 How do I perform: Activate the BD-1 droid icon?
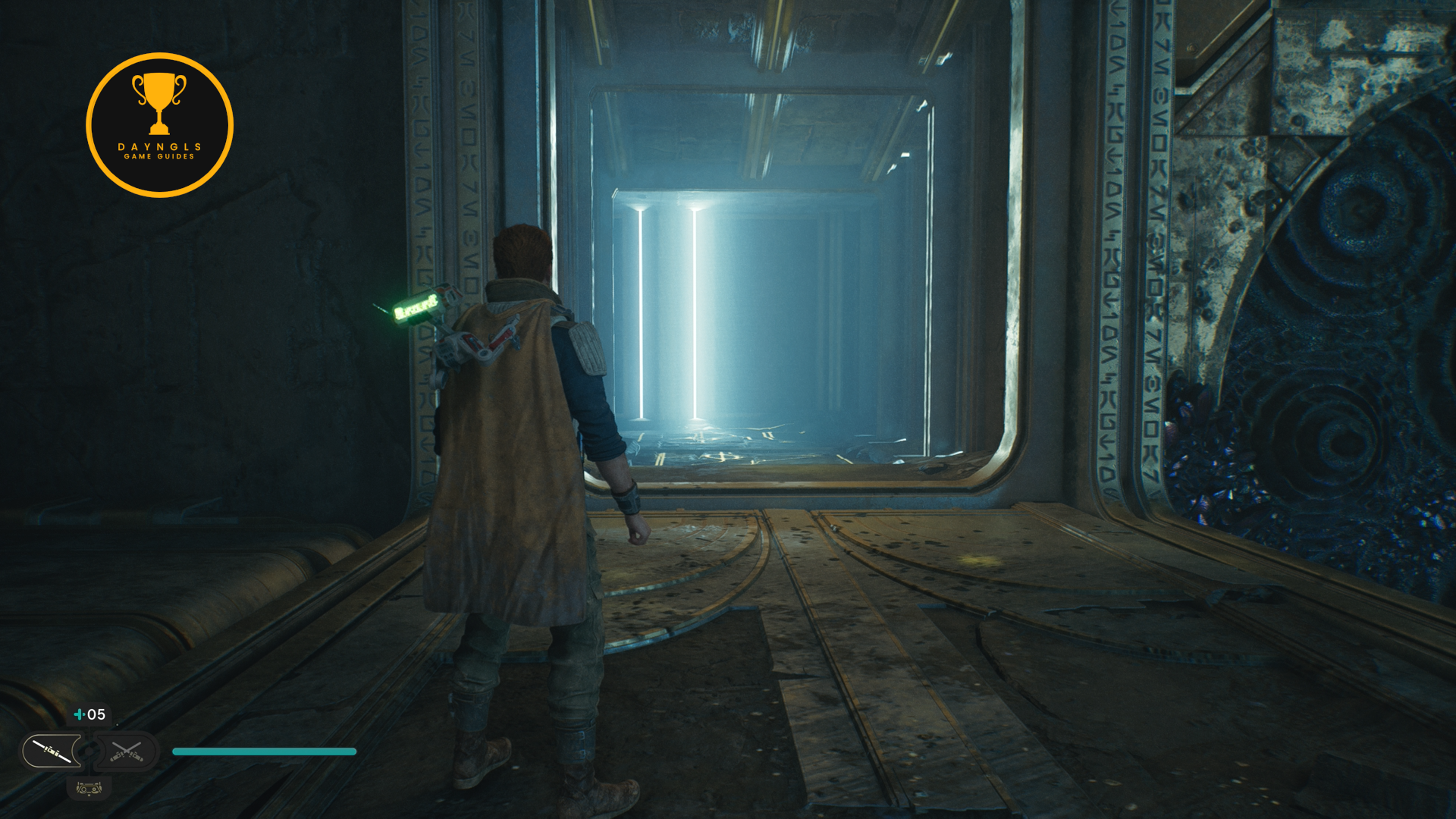point(89,789)
